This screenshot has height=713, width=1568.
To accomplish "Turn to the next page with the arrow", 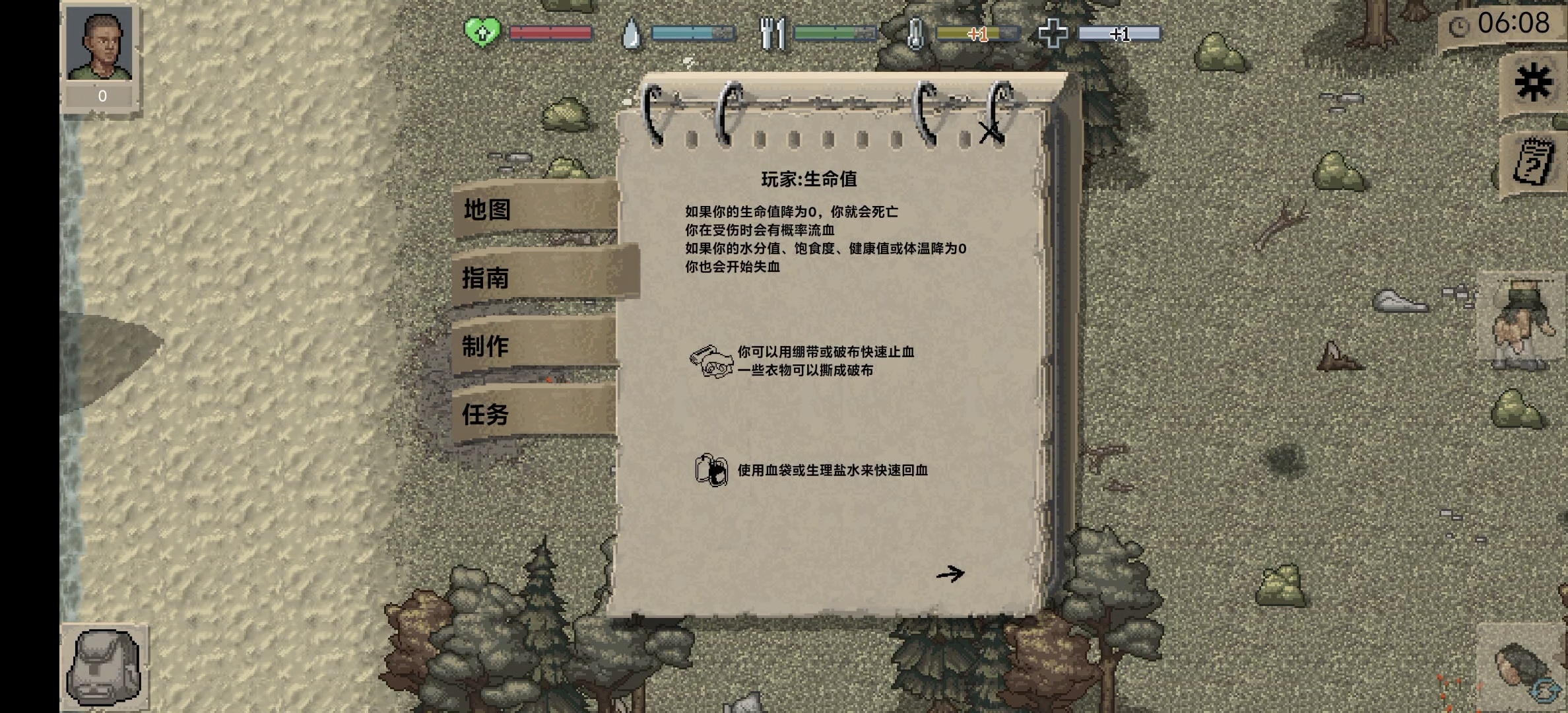I will pyautogui.click(x=952, y=573).
